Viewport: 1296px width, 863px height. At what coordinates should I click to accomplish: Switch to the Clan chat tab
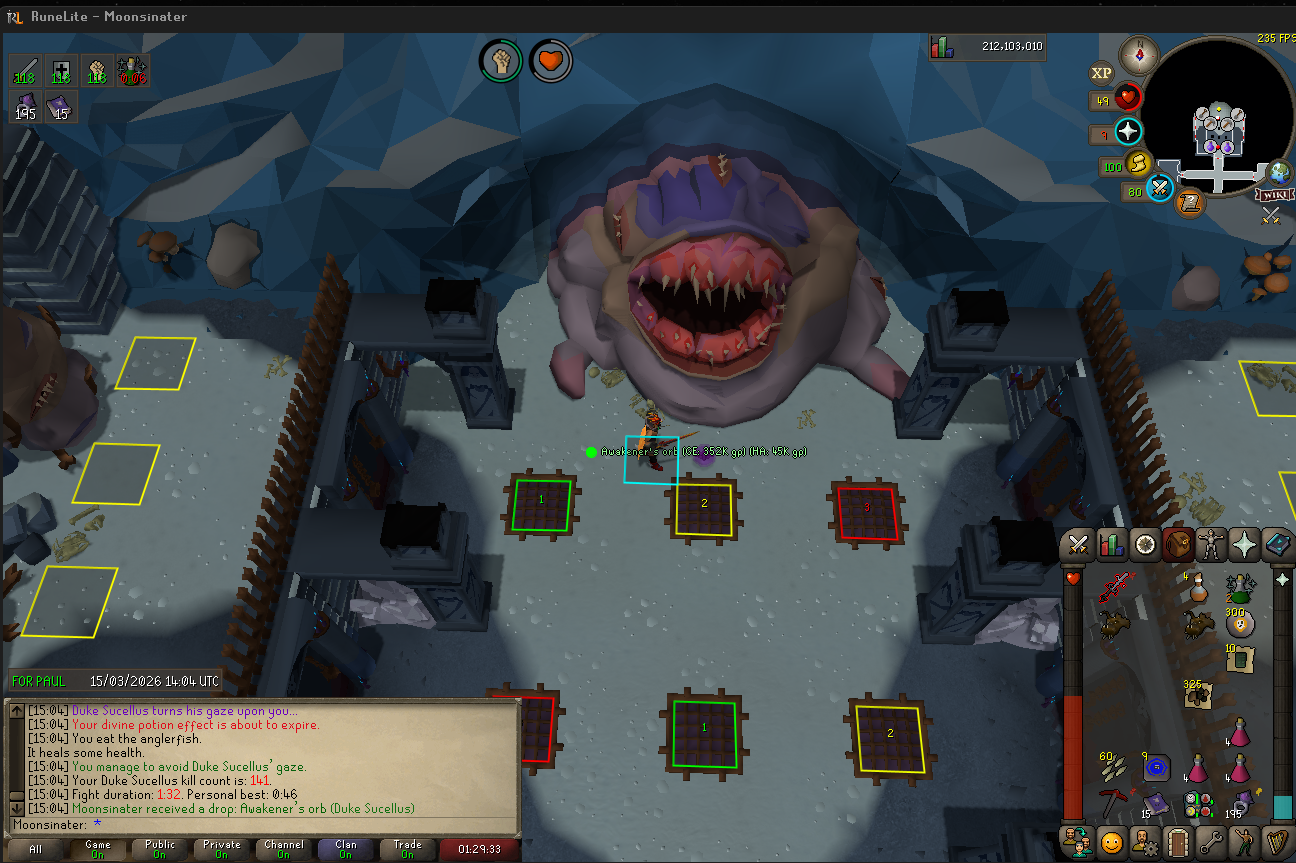[345, 850]
